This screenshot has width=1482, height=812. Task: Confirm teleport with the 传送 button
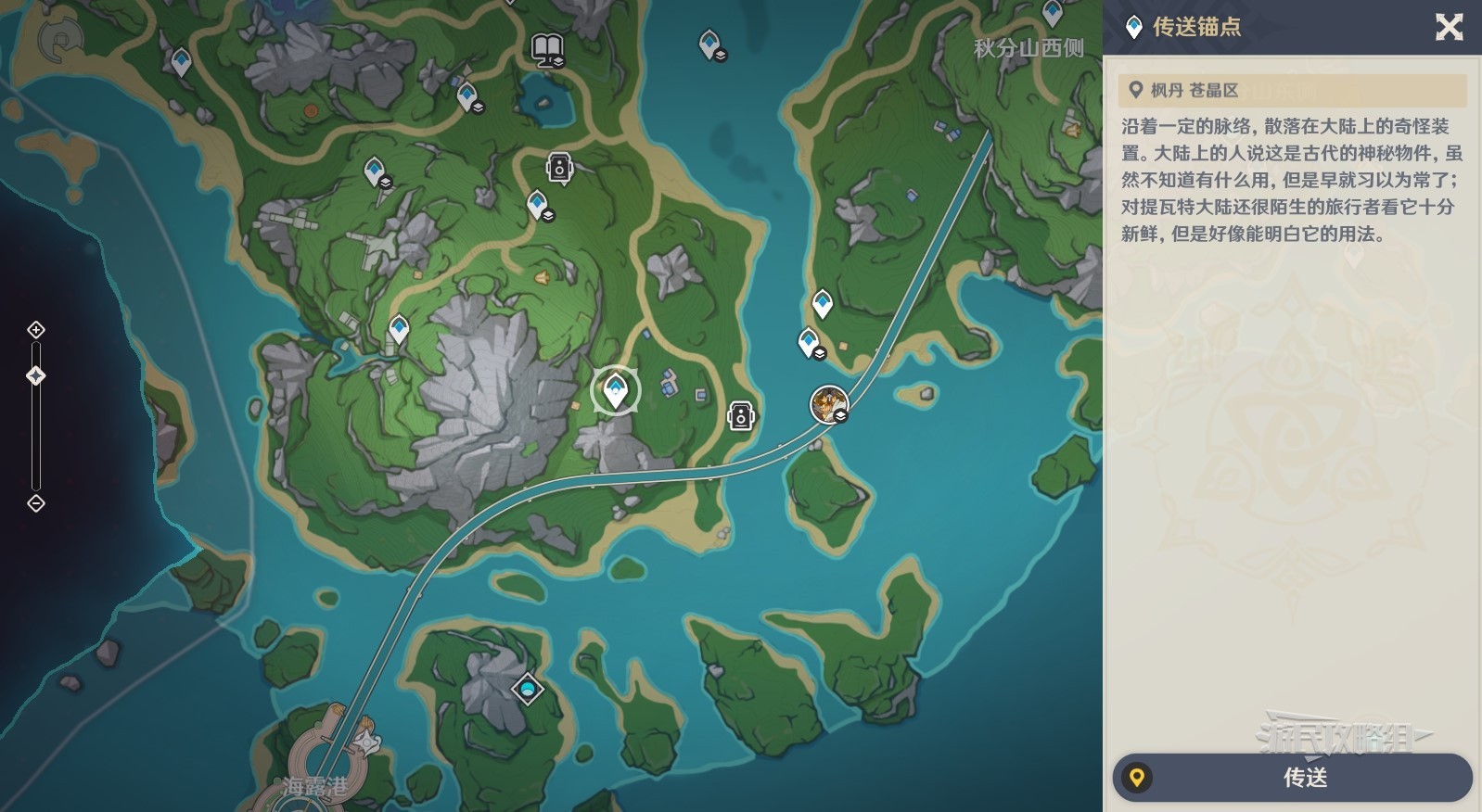(x=1292, y=777)
